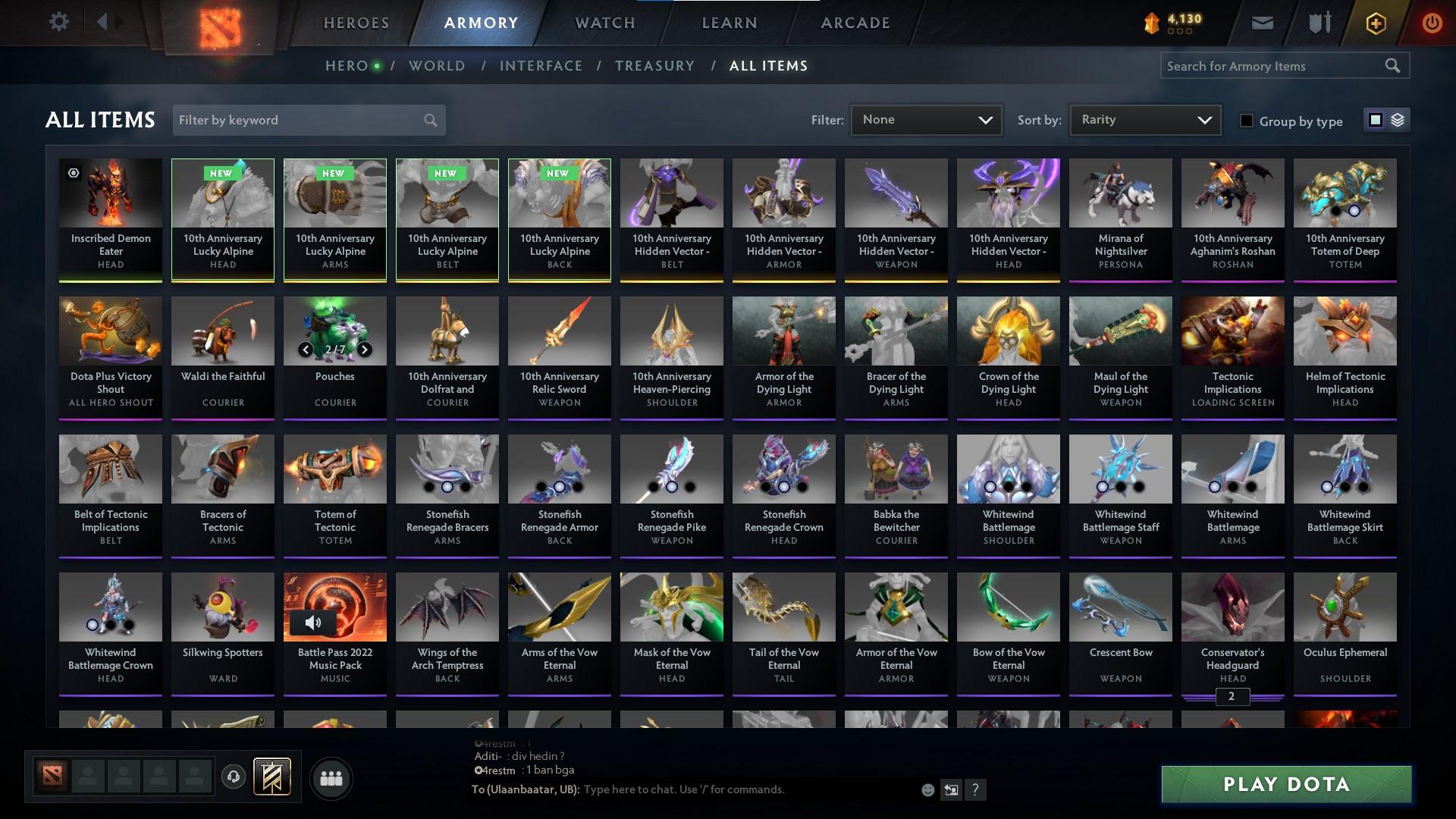Open the Sort by Rarity dropdown
Viewport: 1456px width, 819px height.
[1144, 119]
